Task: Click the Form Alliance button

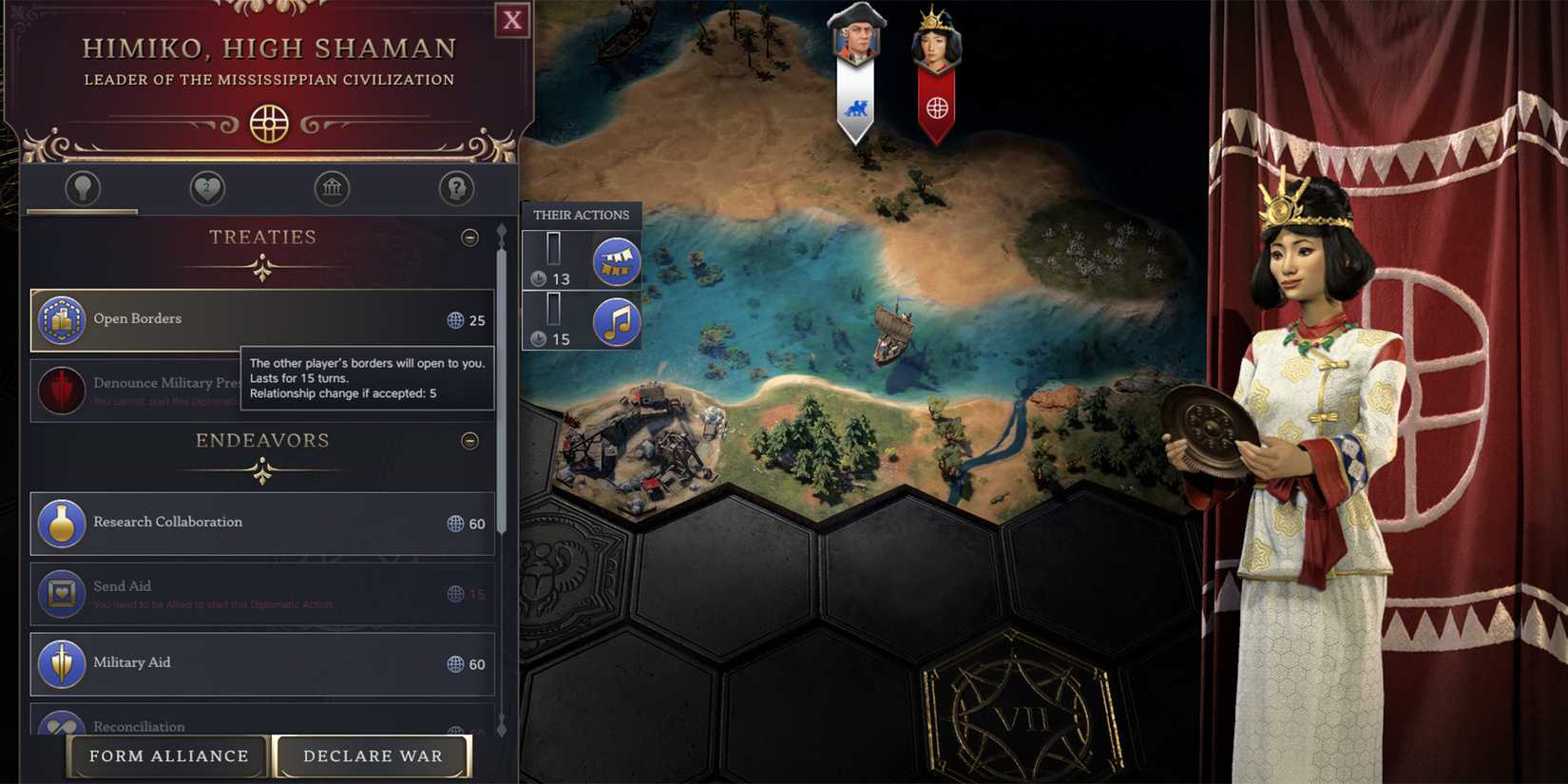Action: tap(167, 756)
